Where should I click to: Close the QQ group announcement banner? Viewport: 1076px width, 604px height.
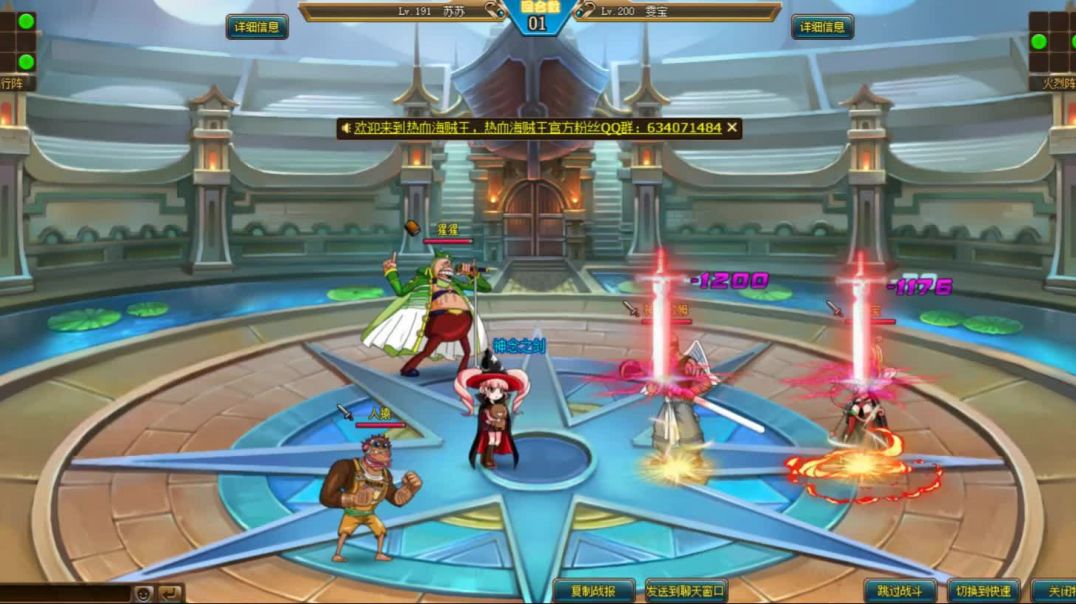click(733, 128)
